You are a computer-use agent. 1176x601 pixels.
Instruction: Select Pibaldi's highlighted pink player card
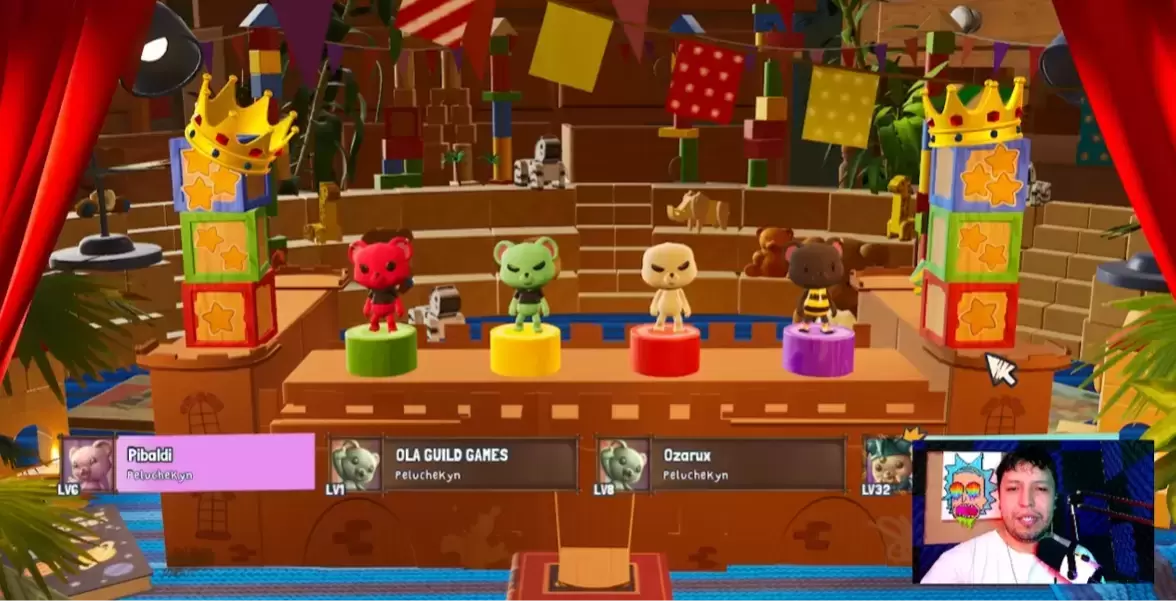[x=214, y=463]
